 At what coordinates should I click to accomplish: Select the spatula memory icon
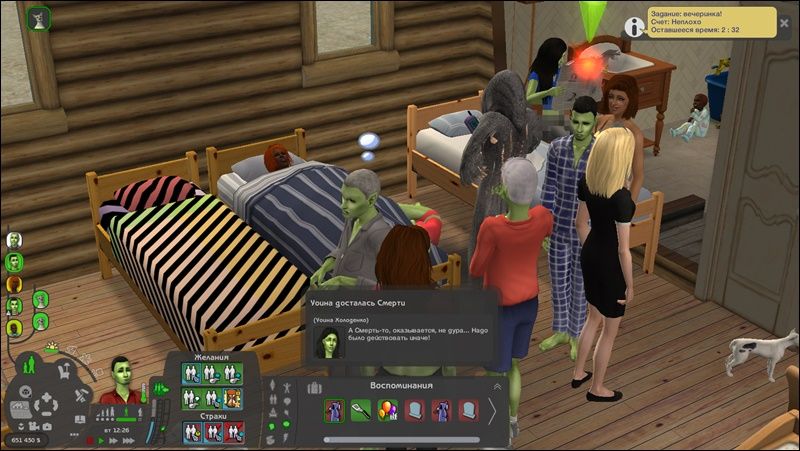point(361,410)
